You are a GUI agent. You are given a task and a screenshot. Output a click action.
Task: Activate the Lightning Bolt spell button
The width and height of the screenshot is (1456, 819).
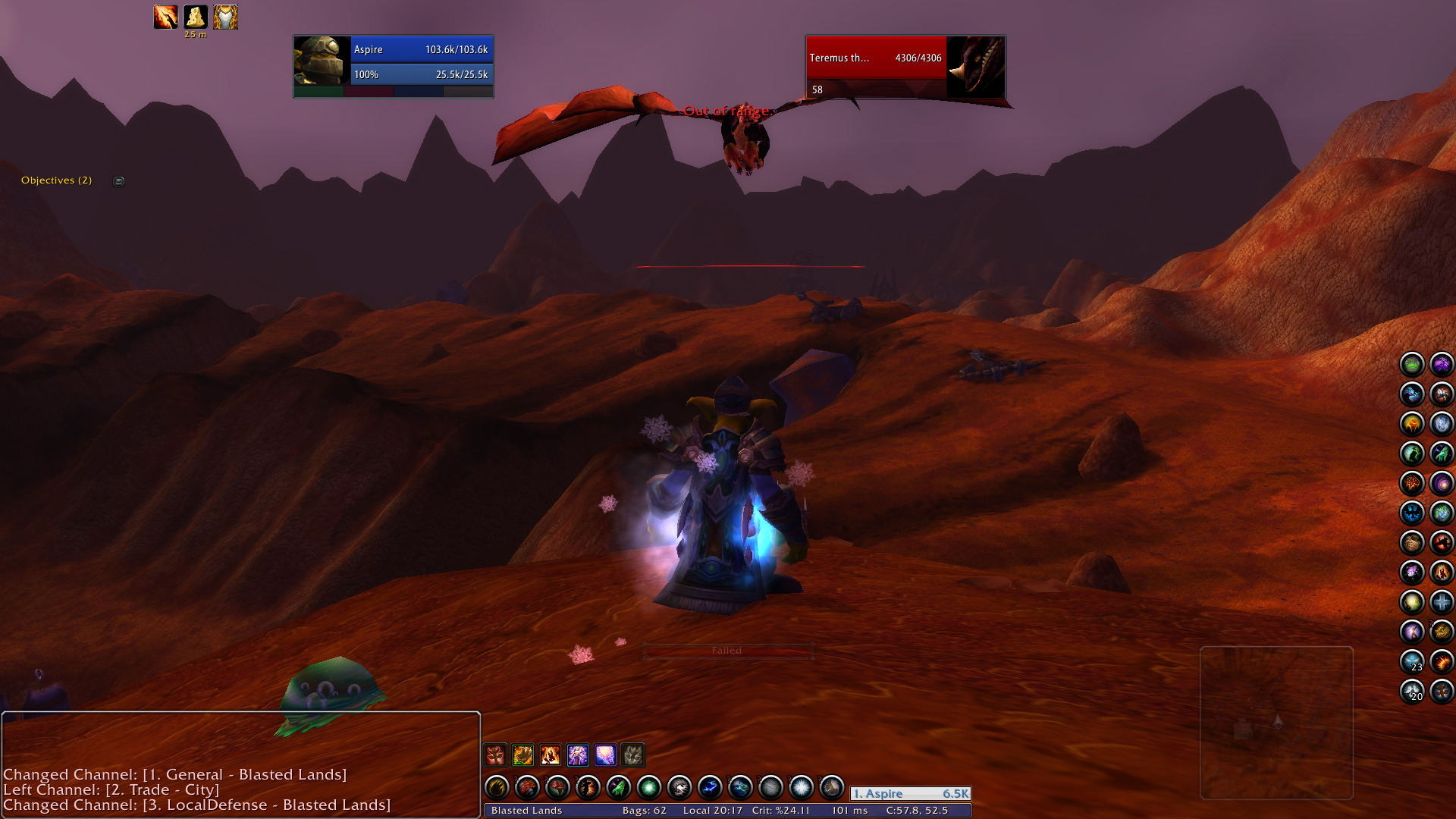tap(710, 788)
